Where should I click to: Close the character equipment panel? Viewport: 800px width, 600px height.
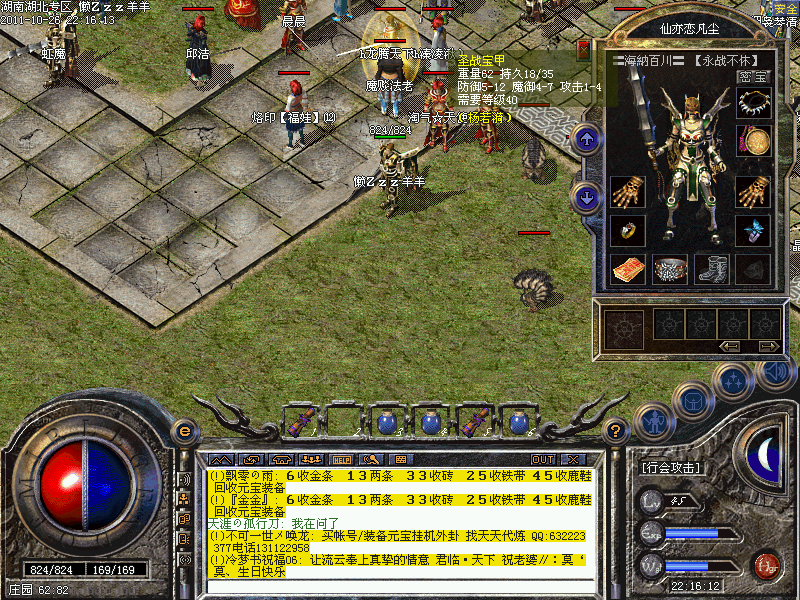[x=584, y=50]
